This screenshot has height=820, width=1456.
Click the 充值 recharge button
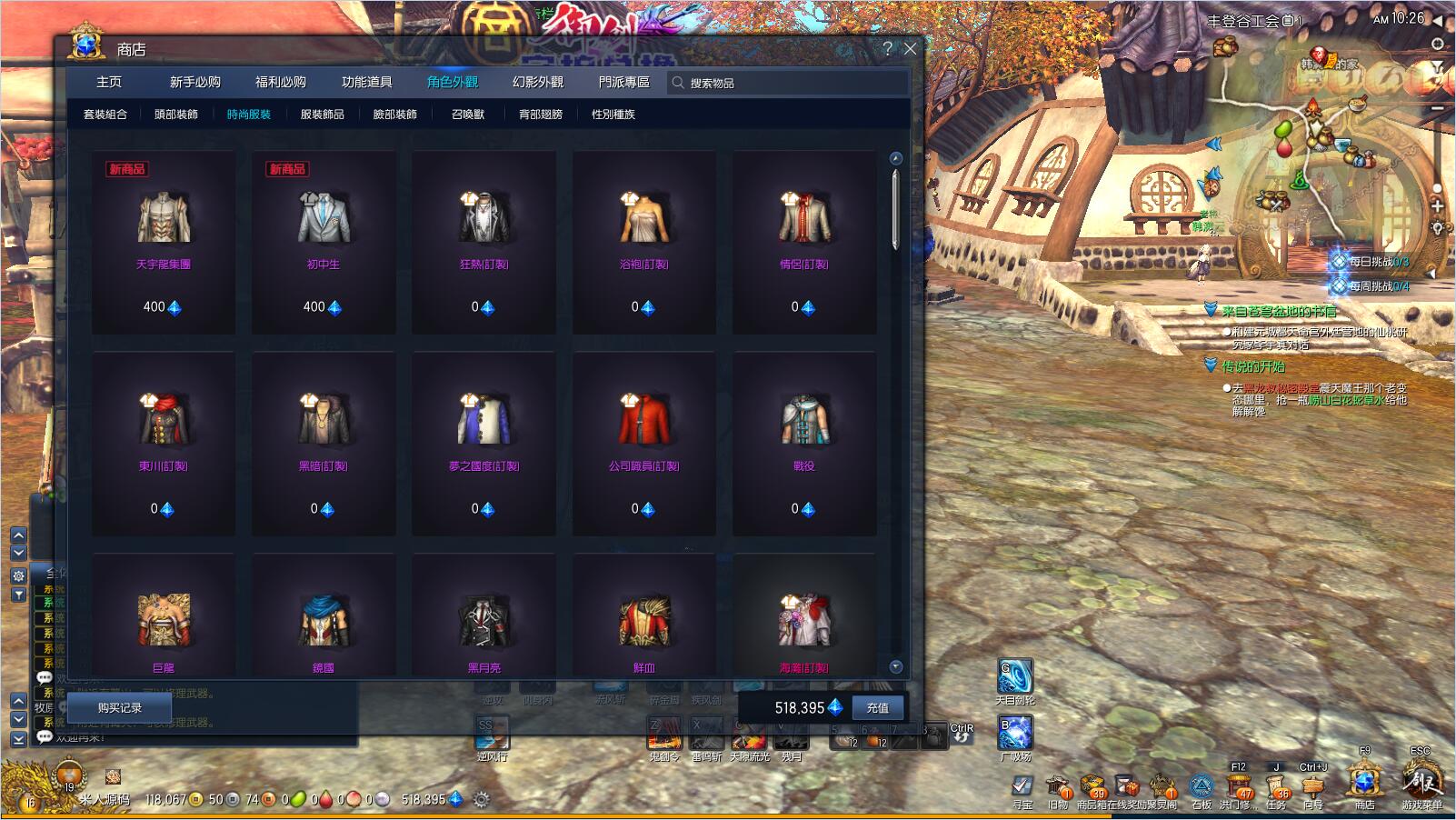pos(877,707)
